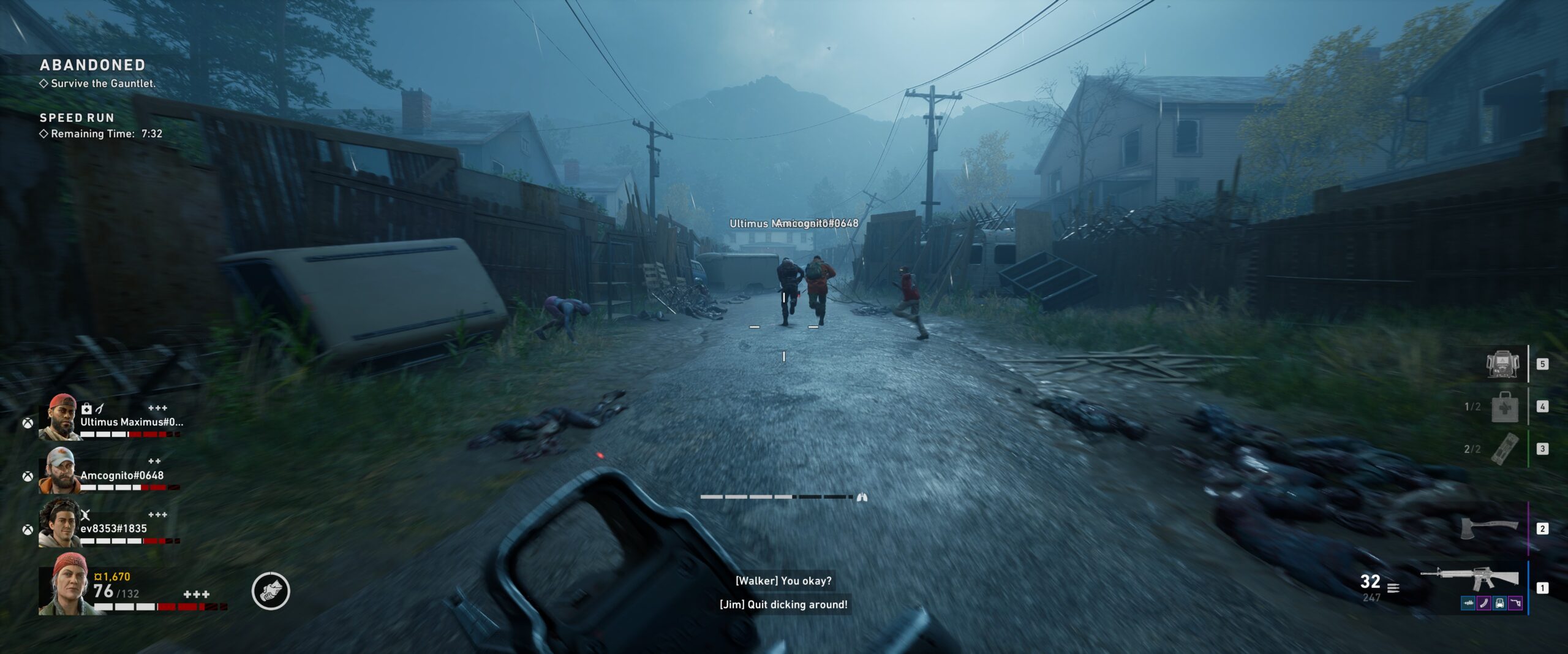Click the sight attachment icon under the rifle
Screen dimensions: 1568x654
click(1499, 604)
